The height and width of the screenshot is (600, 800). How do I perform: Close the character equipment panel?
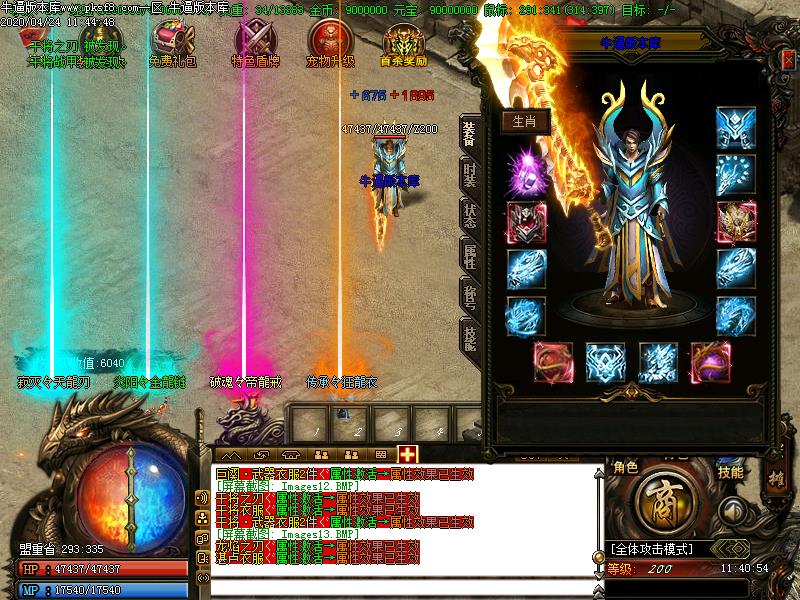coord(789,60)
